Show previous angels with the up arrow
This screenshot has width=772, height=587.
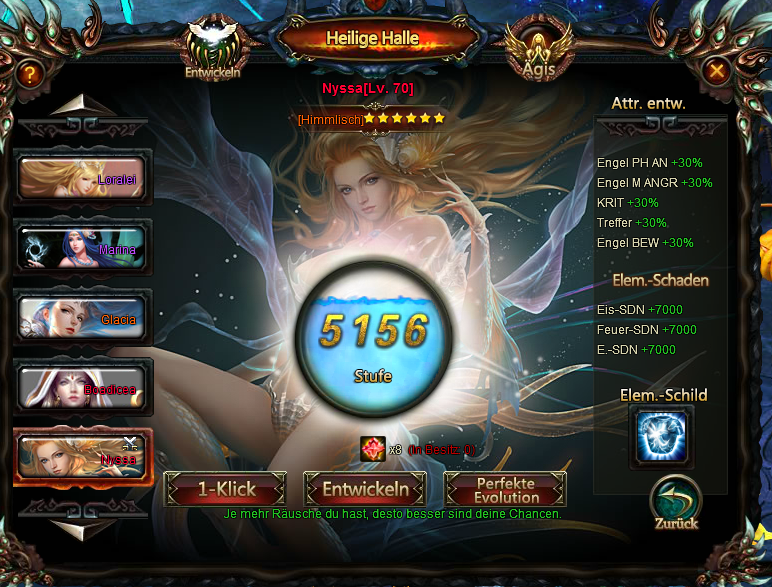(x=83, y=107)
